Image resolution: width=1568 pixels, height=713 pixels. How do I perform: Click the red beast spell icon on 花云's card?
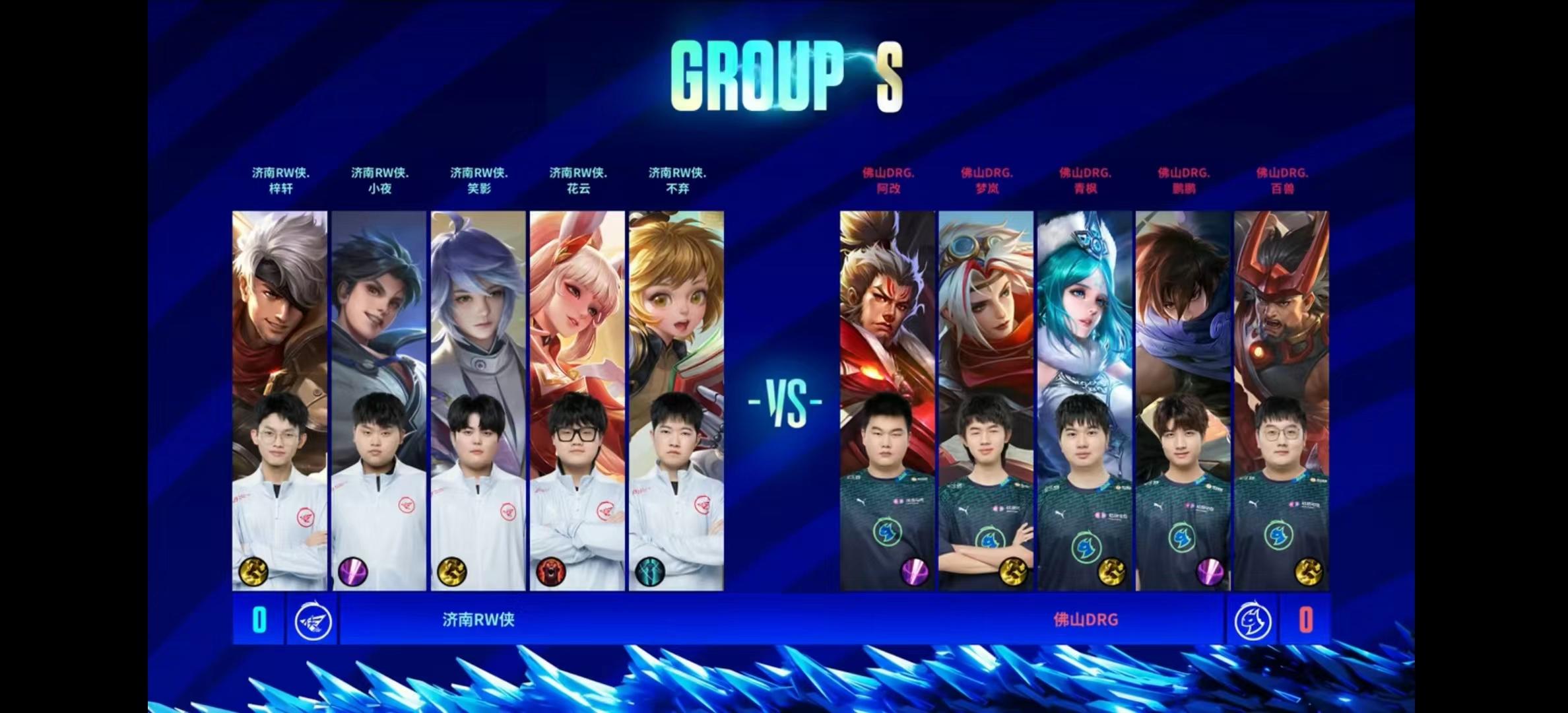[x=550, y=572]
